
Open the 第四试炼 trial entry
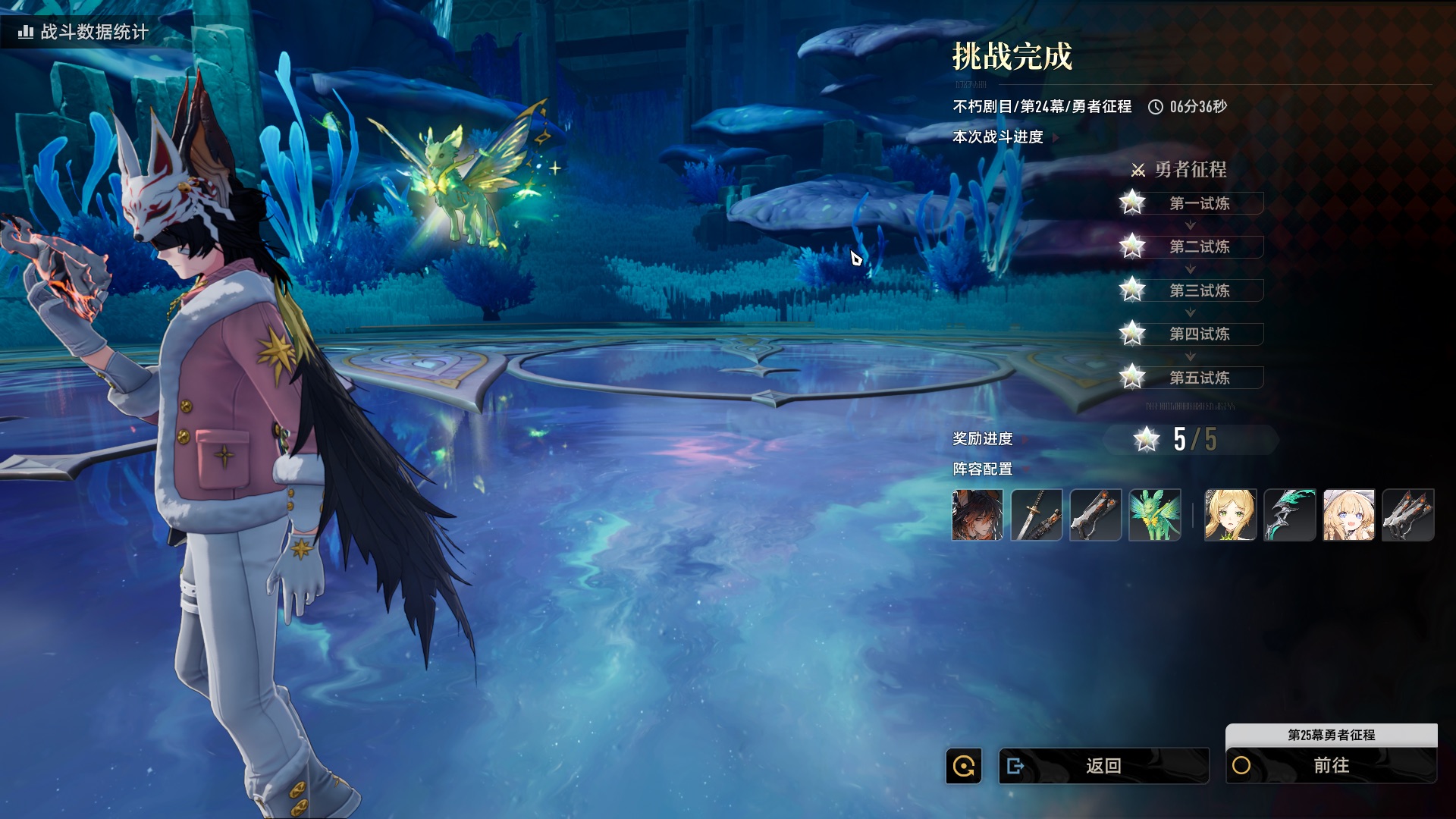tap(1198, 334)
